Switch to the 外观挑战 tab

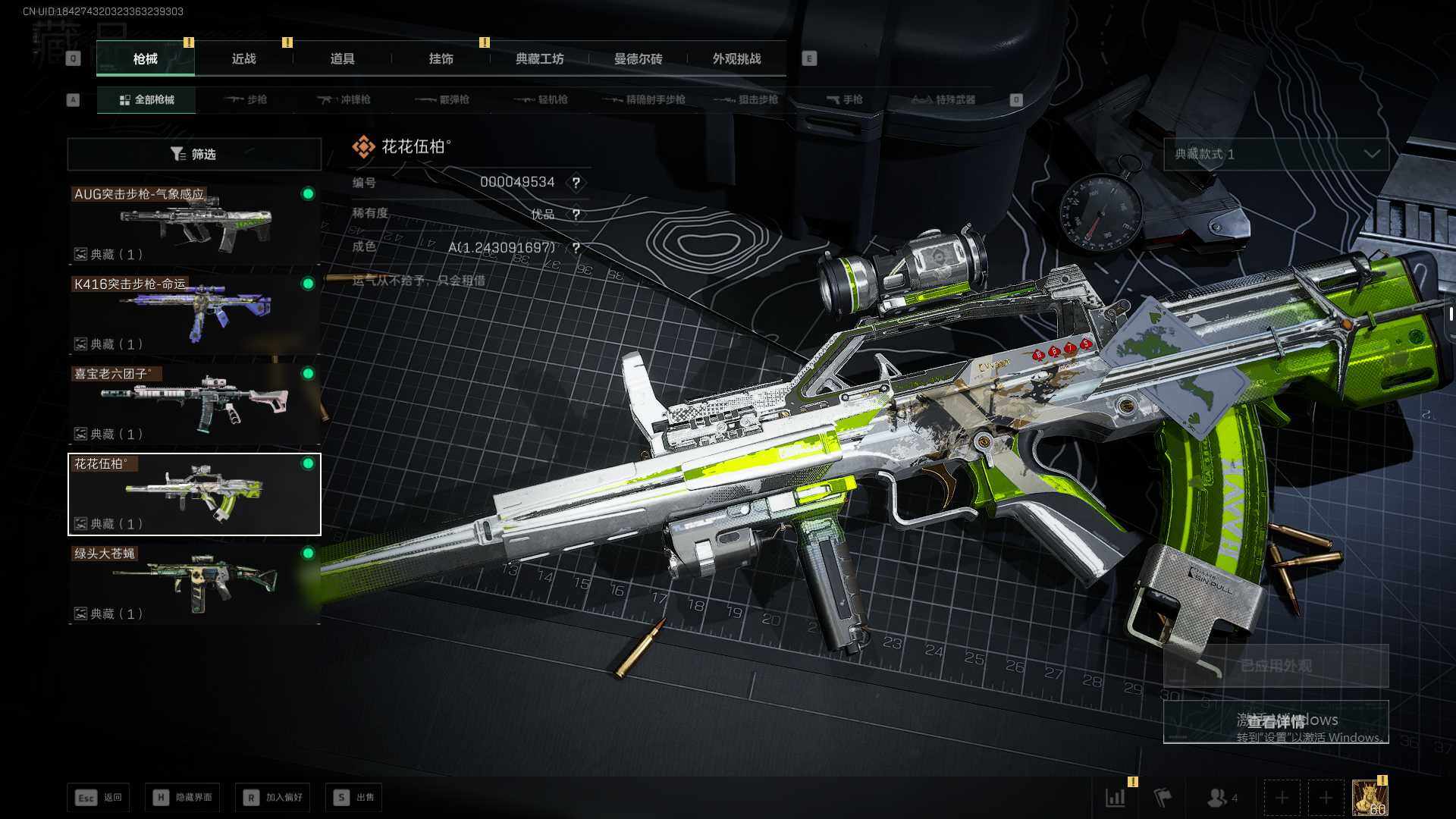736,59
